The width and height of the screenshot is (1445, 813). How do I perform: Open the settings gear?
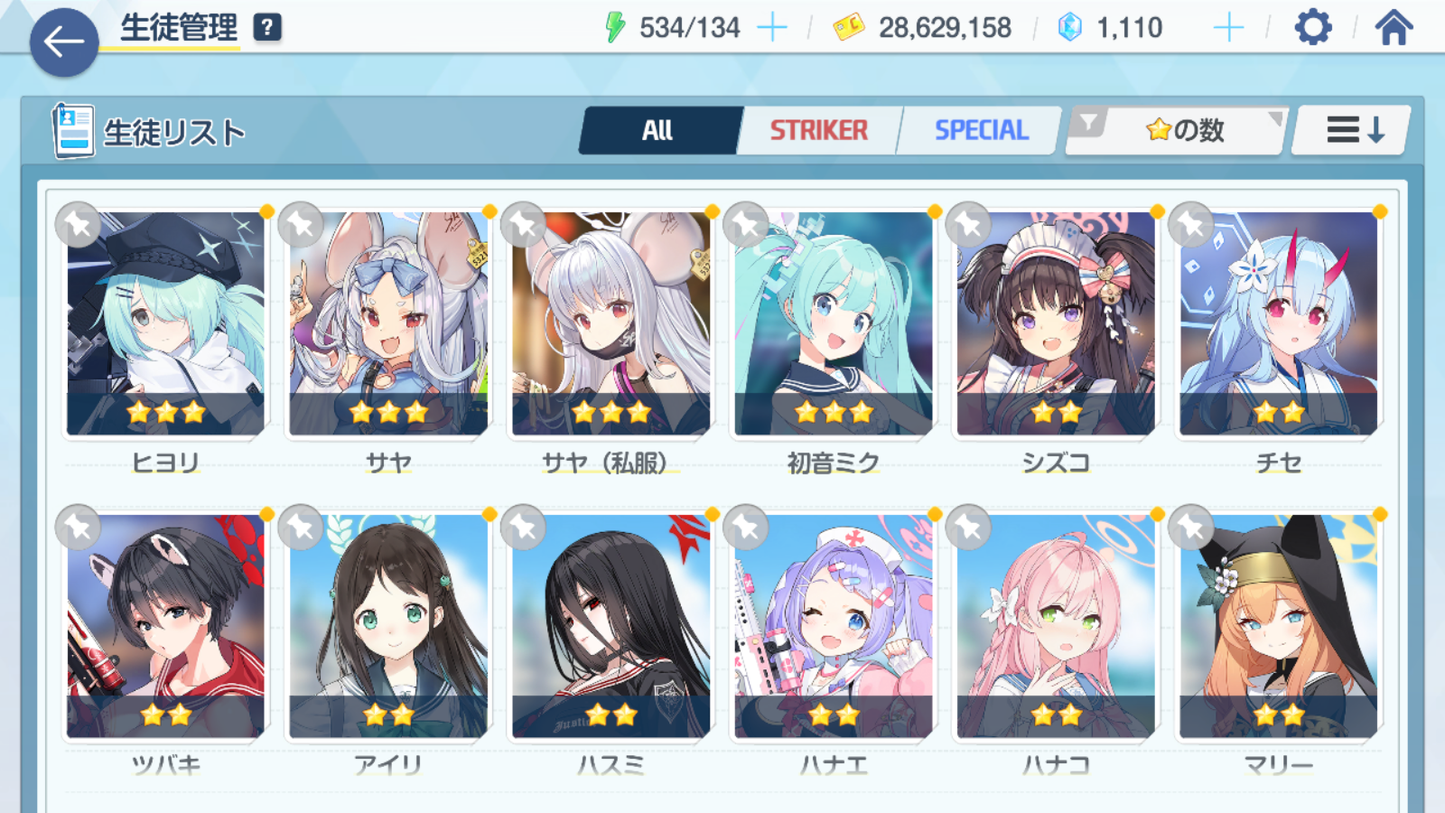1312,28
